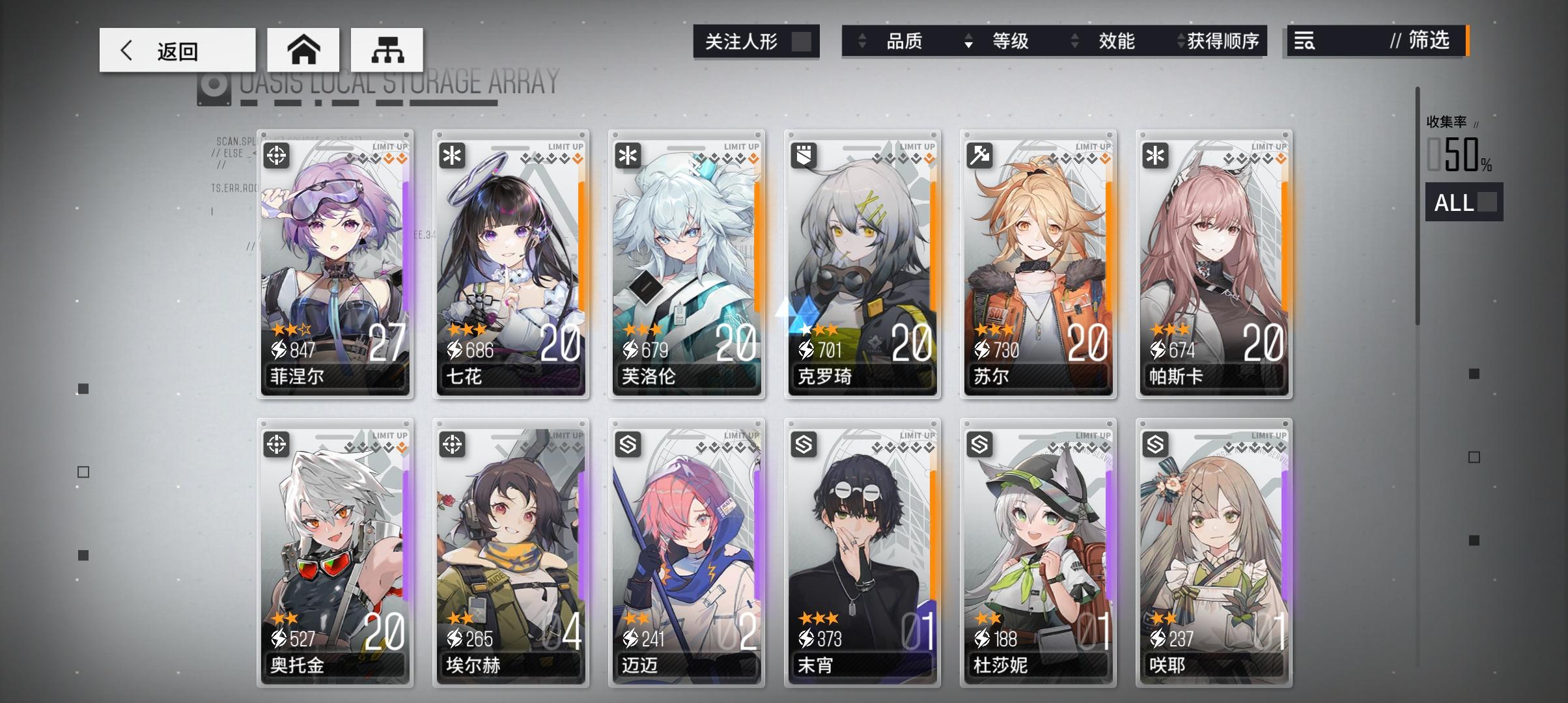
Task: Expand the 获得顺序 sort control
Action: (1181, 42)
